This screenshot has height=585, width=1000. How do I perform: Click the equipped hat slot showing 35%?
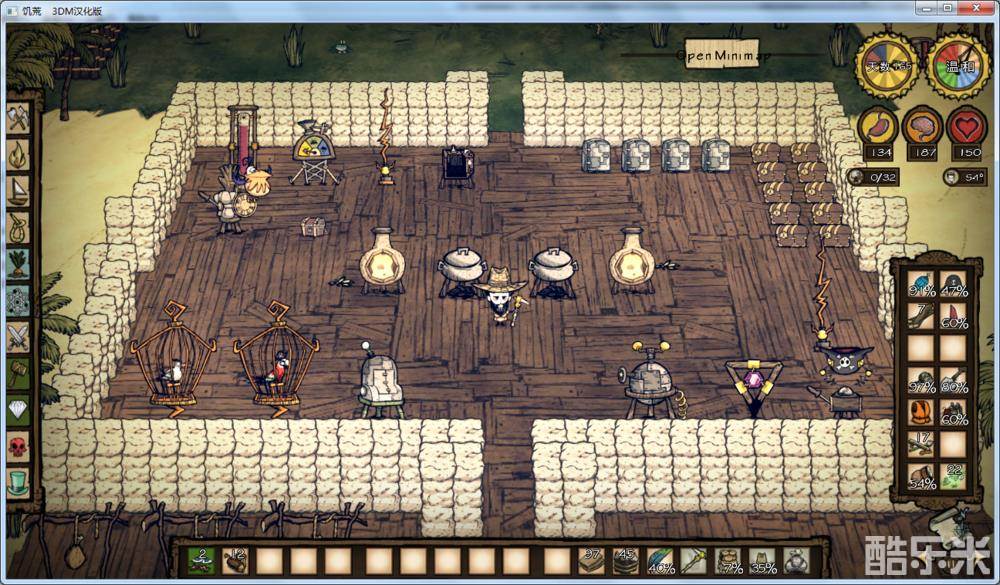pyautogui.click(x=763, y=561)
